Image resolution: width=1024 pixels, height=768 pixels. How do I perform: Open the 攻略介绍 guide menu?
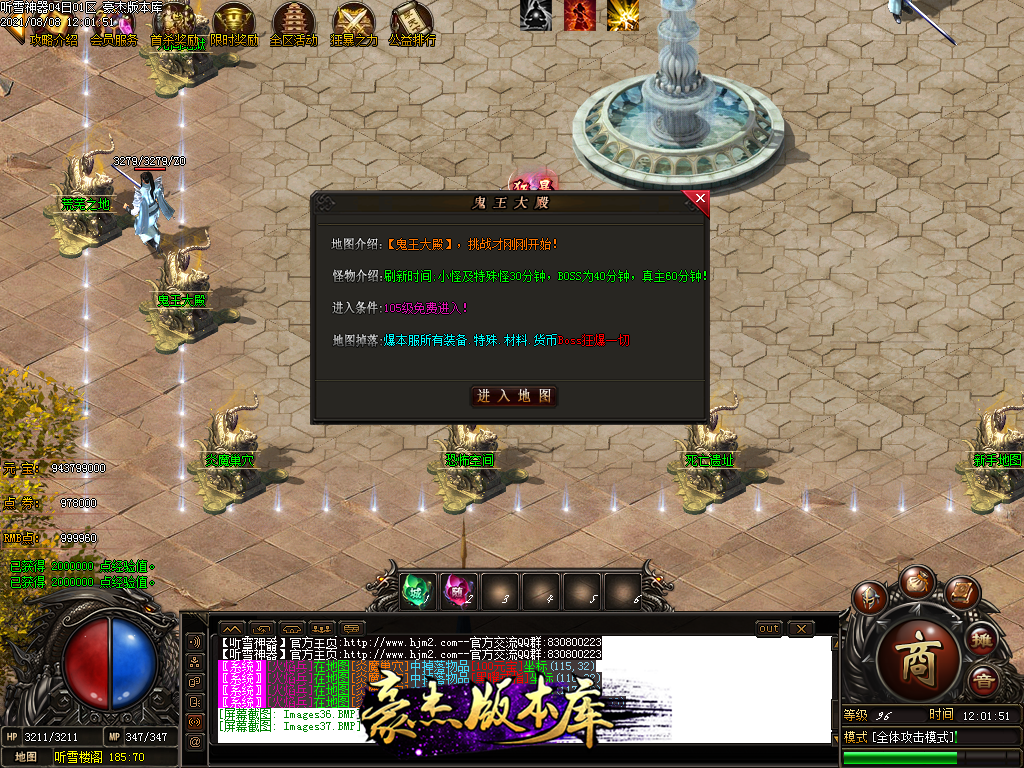pyautogui.click(x=53, y=40)
